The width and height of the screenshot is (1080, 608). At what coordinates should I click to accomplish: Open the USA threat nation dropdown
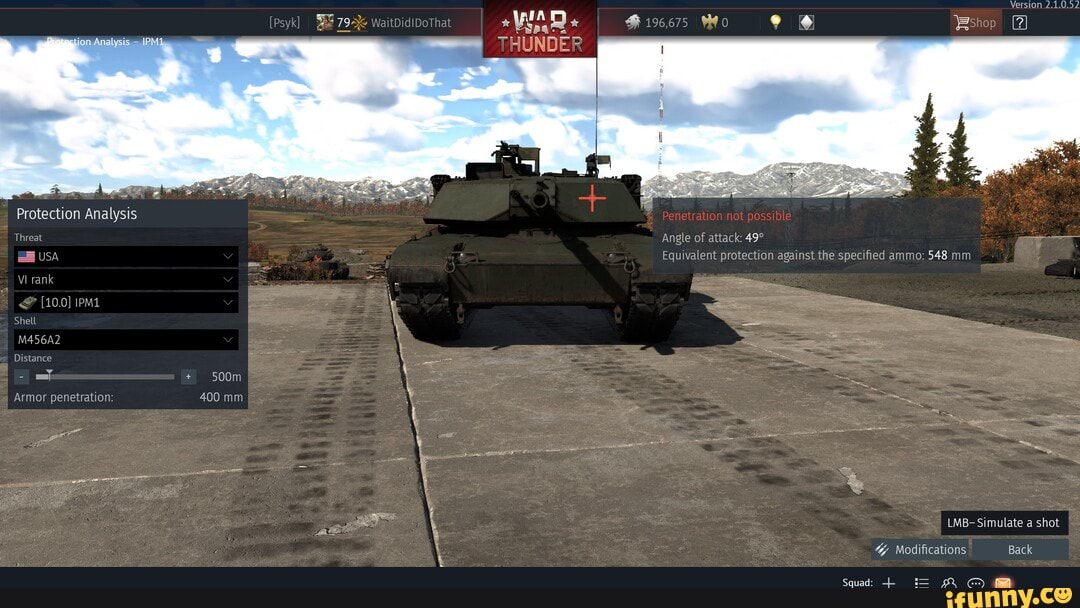(x=126, y=257)
